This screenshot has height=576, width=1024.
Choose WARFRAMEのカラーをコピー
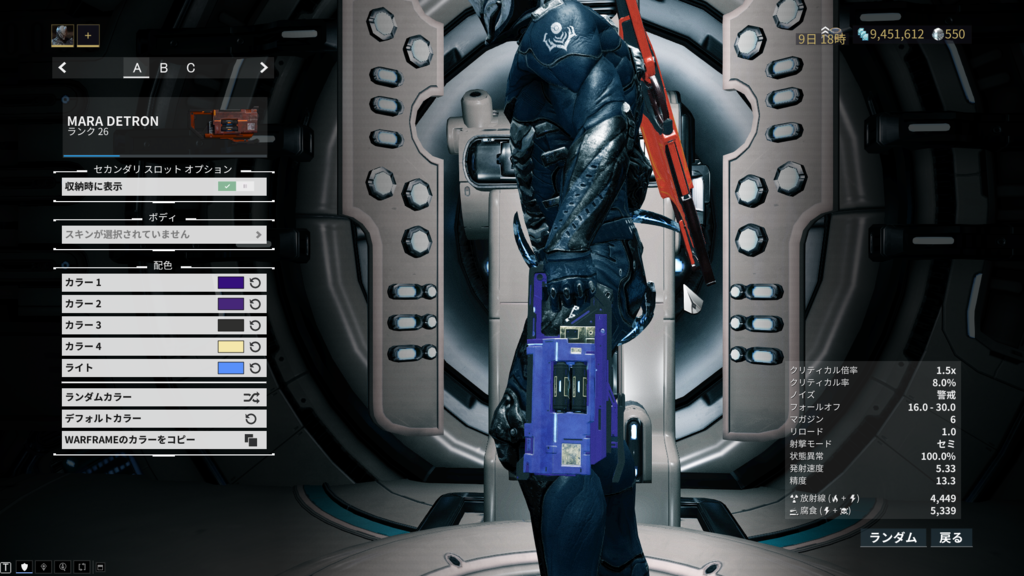coord(164,440)
